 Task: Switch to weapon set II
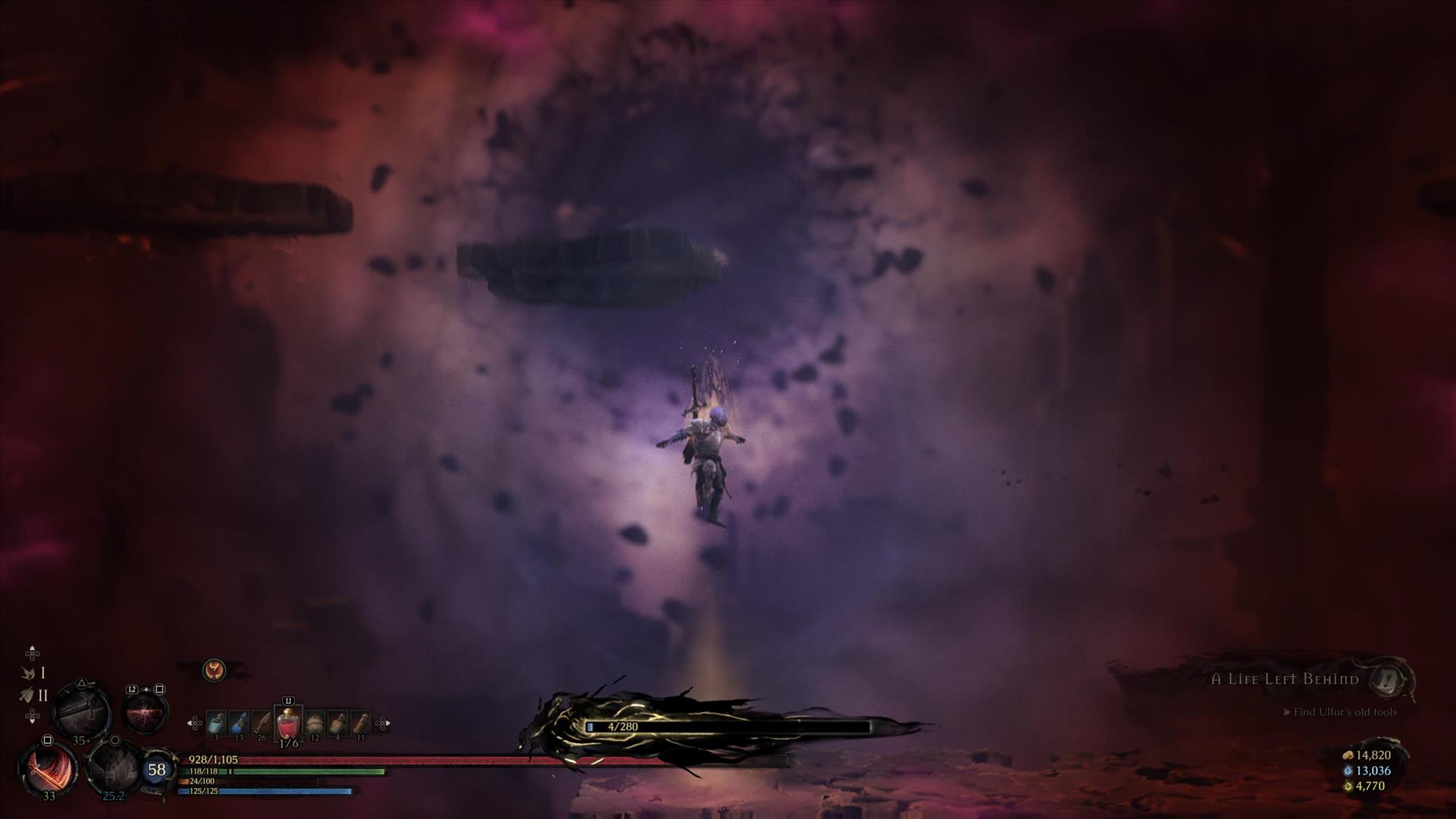34,695
